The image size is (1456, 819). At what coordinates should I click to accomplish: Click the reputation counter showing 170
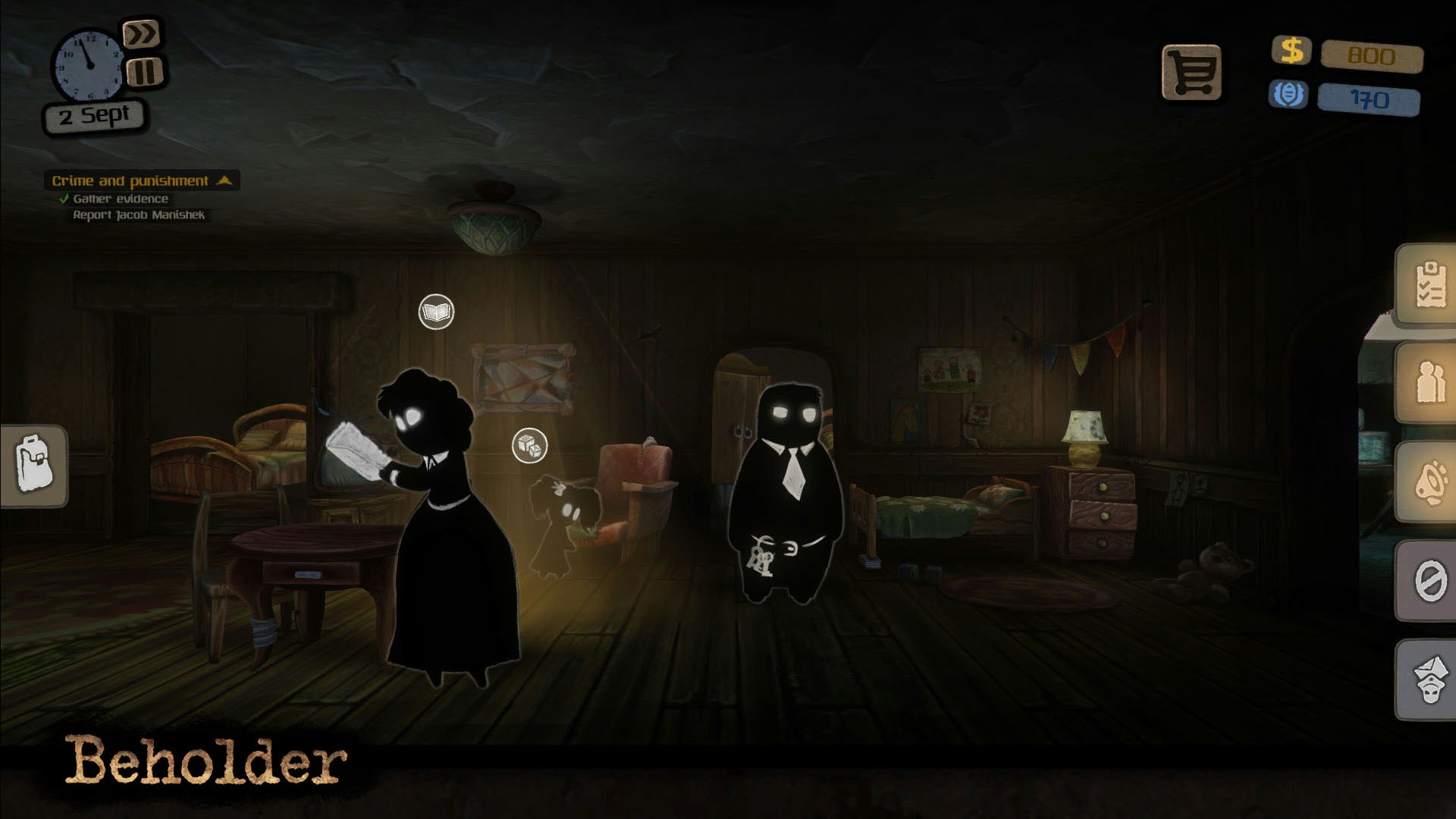pyautogui.click(x=1370, y=99)
